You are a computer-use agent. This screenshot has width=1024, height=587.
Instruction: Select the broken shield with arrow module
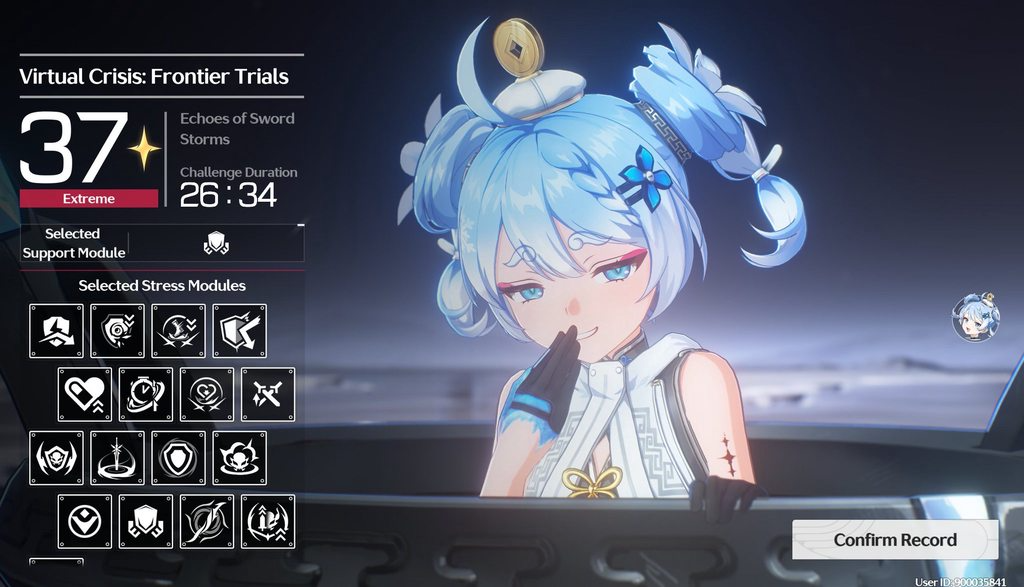point(239,331)
